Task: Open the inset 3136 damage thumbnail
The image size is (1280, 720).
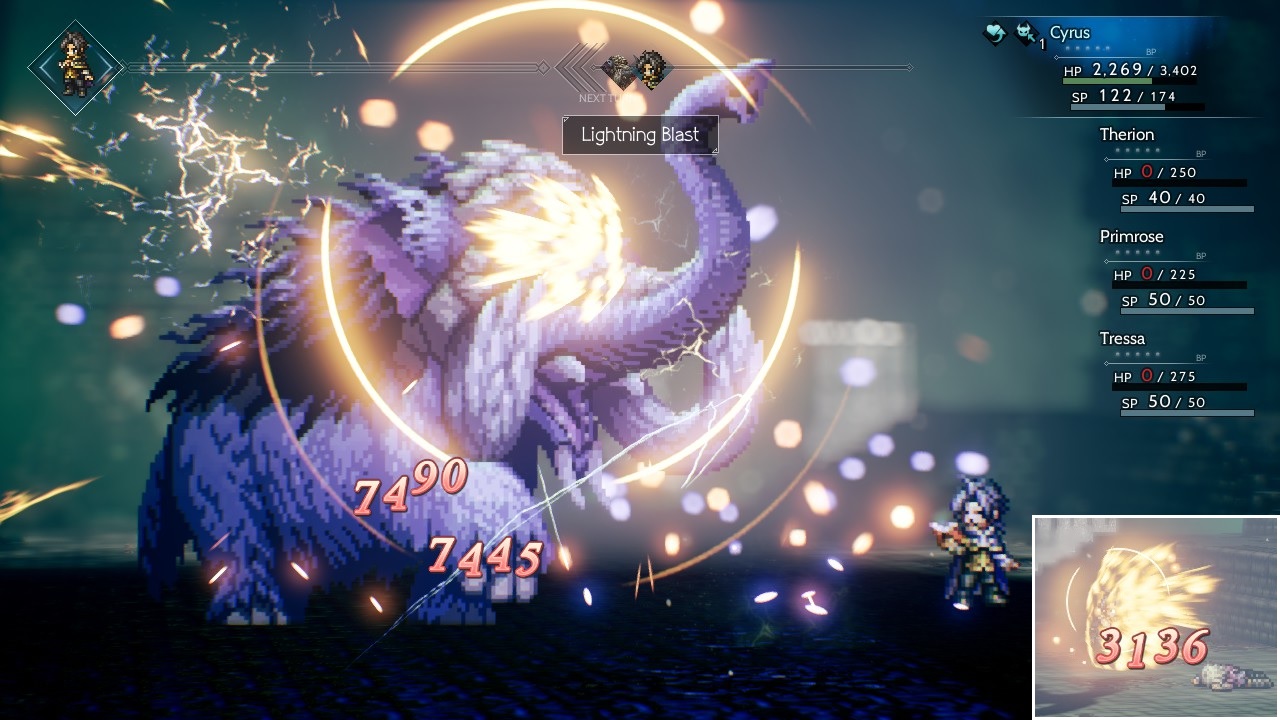Action: (1155, 616)
